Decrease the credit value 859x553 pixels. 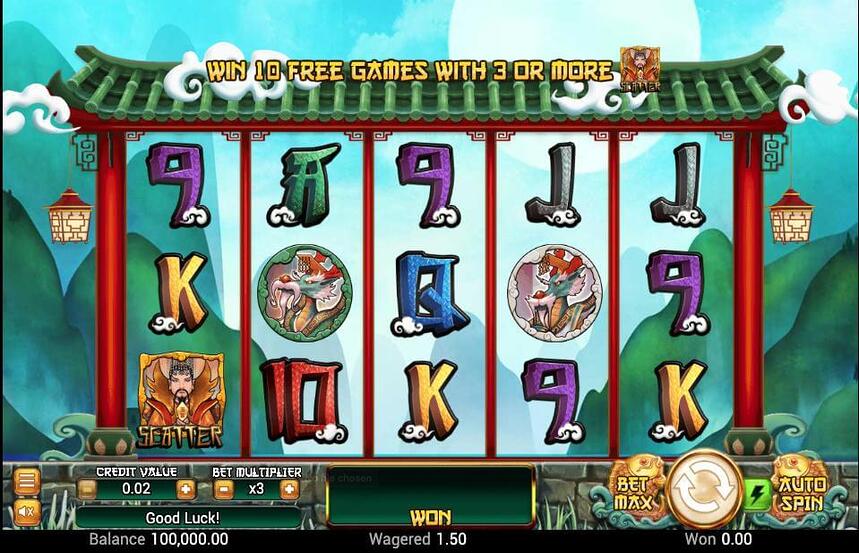(x=88, y=490)
